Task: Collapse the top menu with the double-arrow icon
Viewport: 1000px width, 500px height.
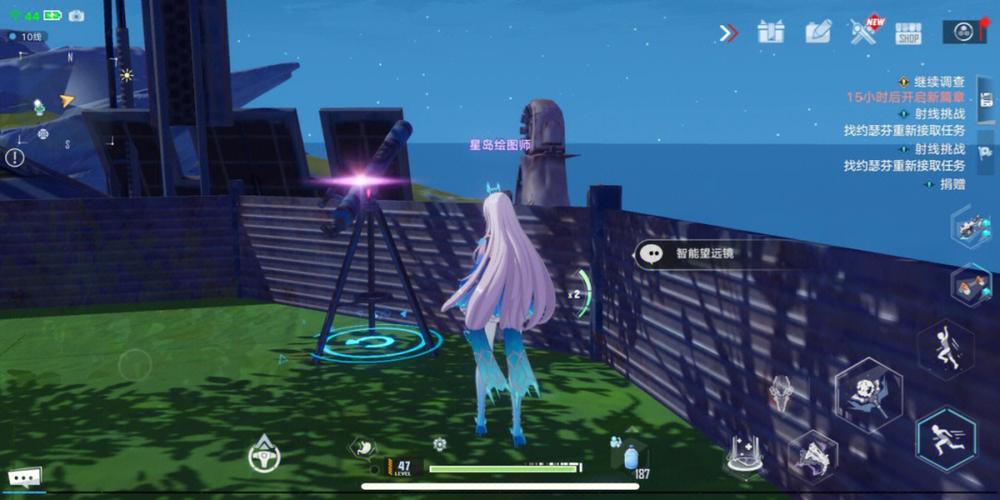Action: 728,33
